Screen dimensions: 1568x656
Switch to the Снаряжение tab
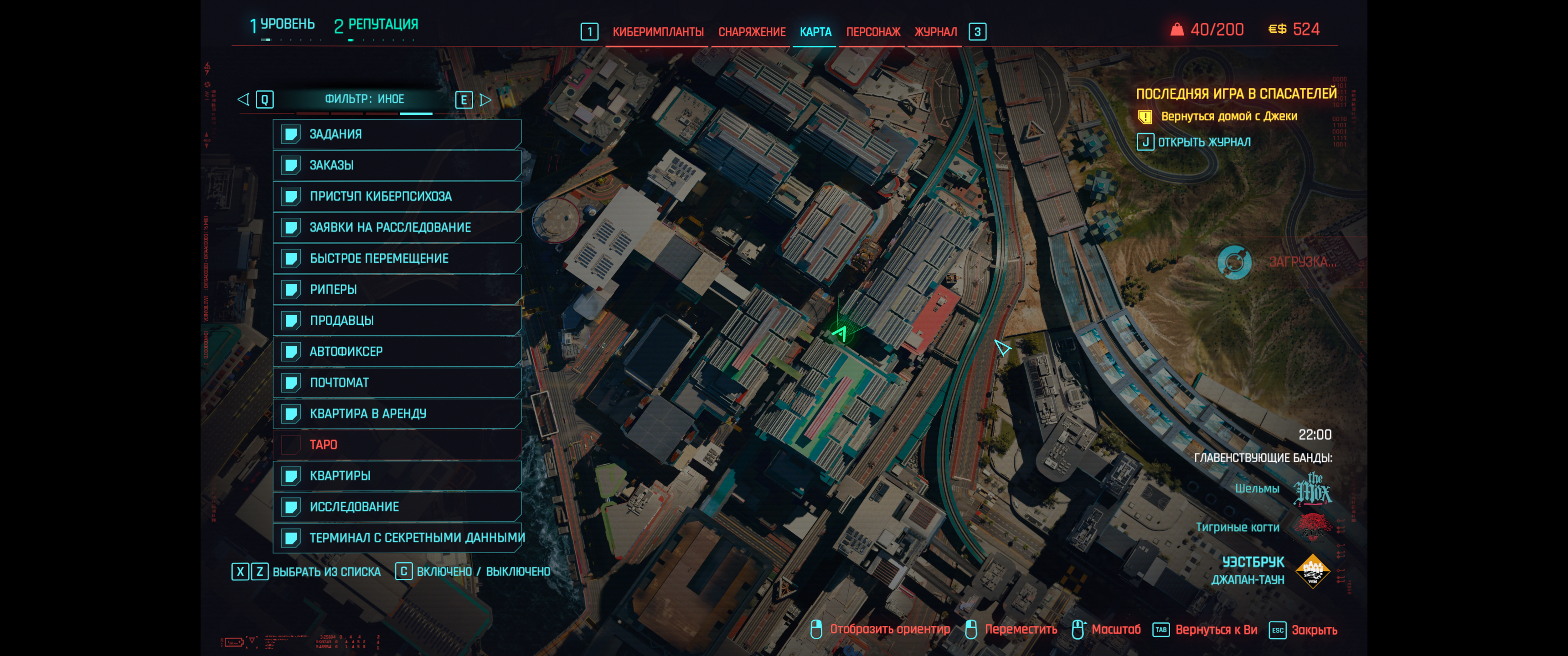751,31
